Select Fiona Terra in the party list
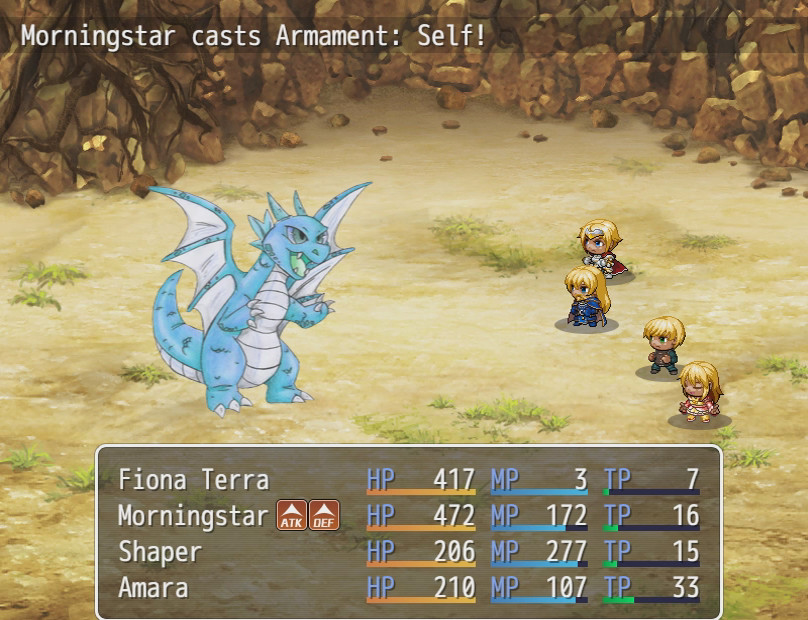 [x=193, y=480]
